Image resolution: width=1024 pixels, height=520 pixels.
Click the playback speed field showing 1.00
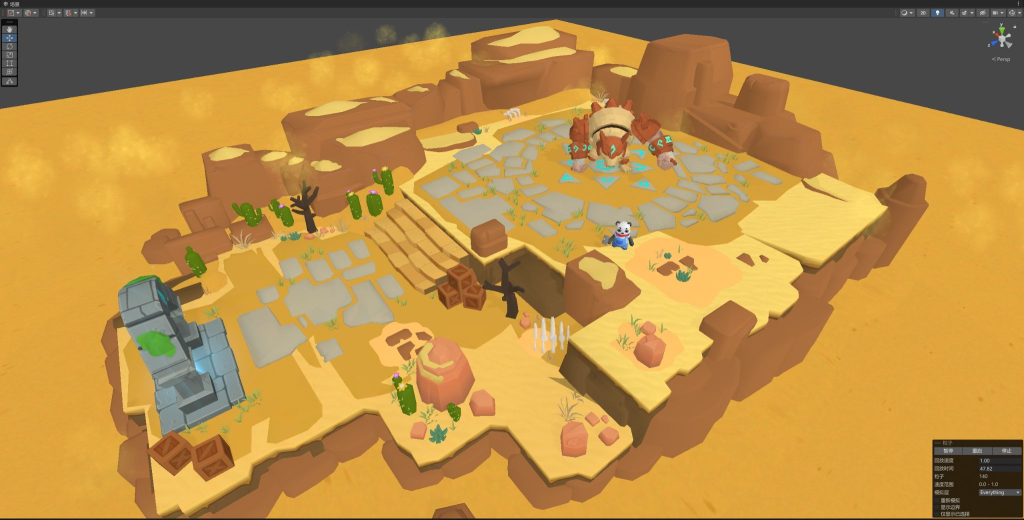coord(999,460)
